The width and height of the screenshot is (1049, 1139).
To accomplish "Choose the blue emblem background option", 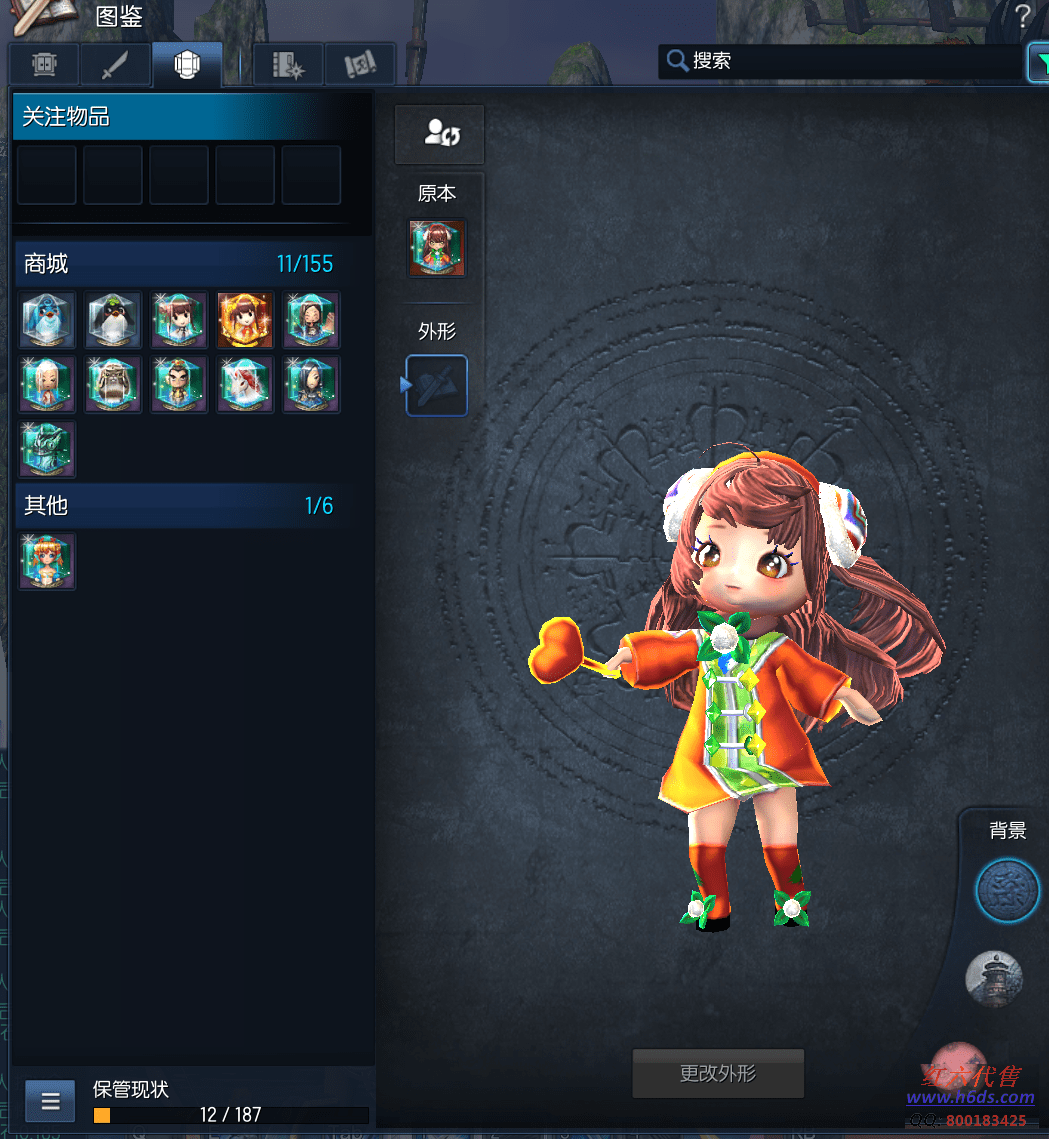I will click(x=1006, y=890).
